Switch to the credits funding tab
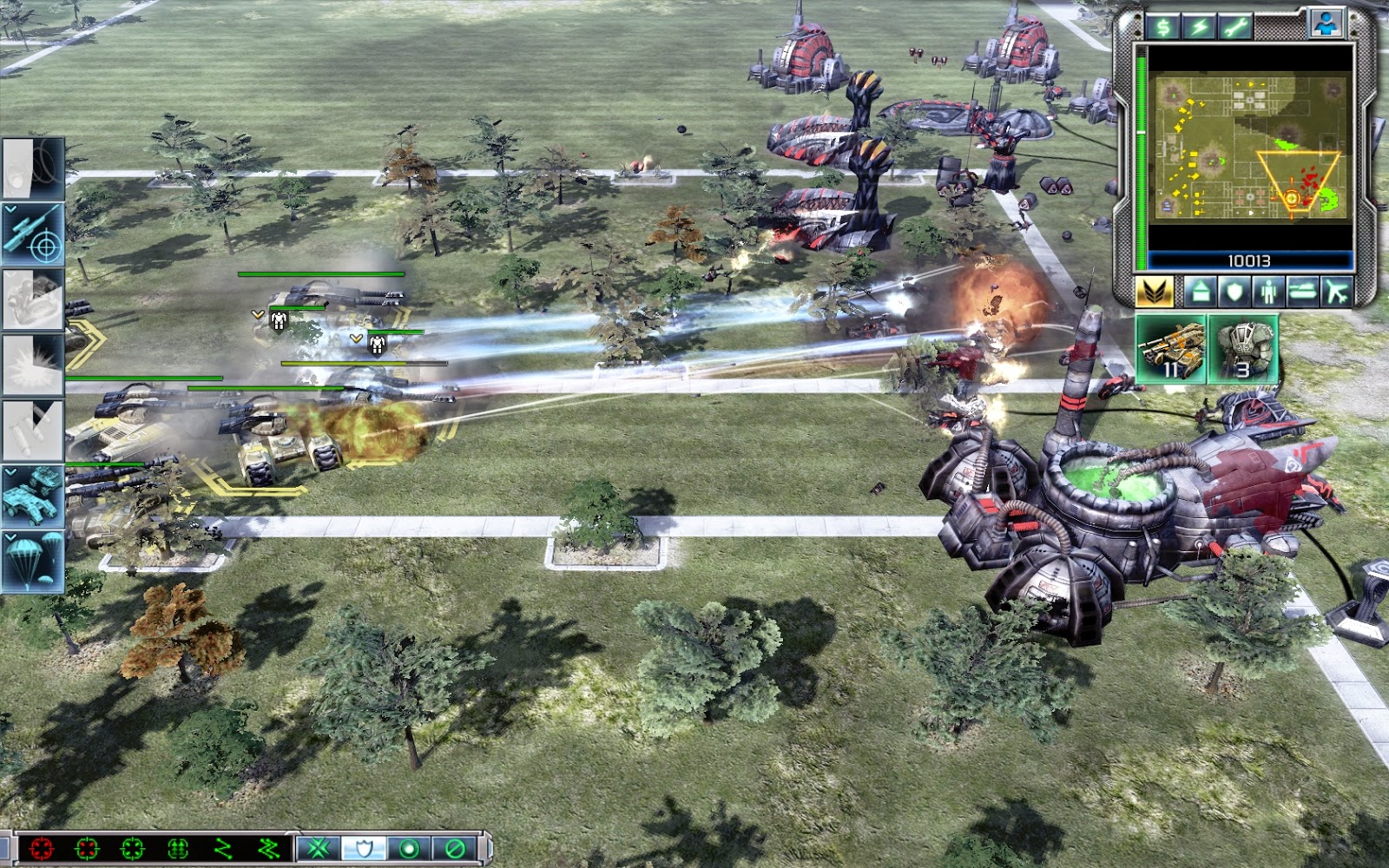 [1163, 26]
